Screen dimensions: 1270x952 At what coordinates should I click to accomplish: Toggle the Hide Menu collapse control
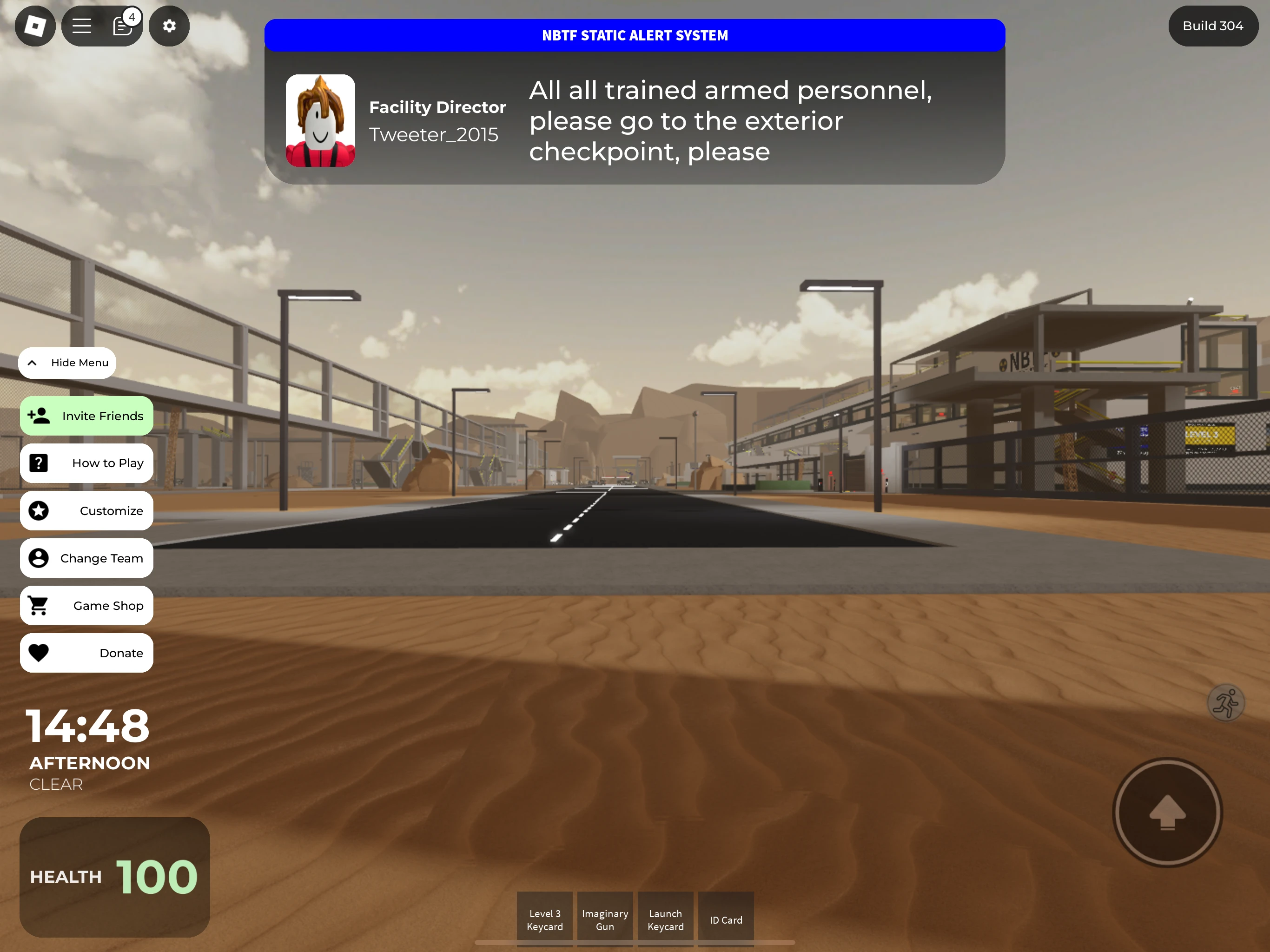tap(67, 362)
